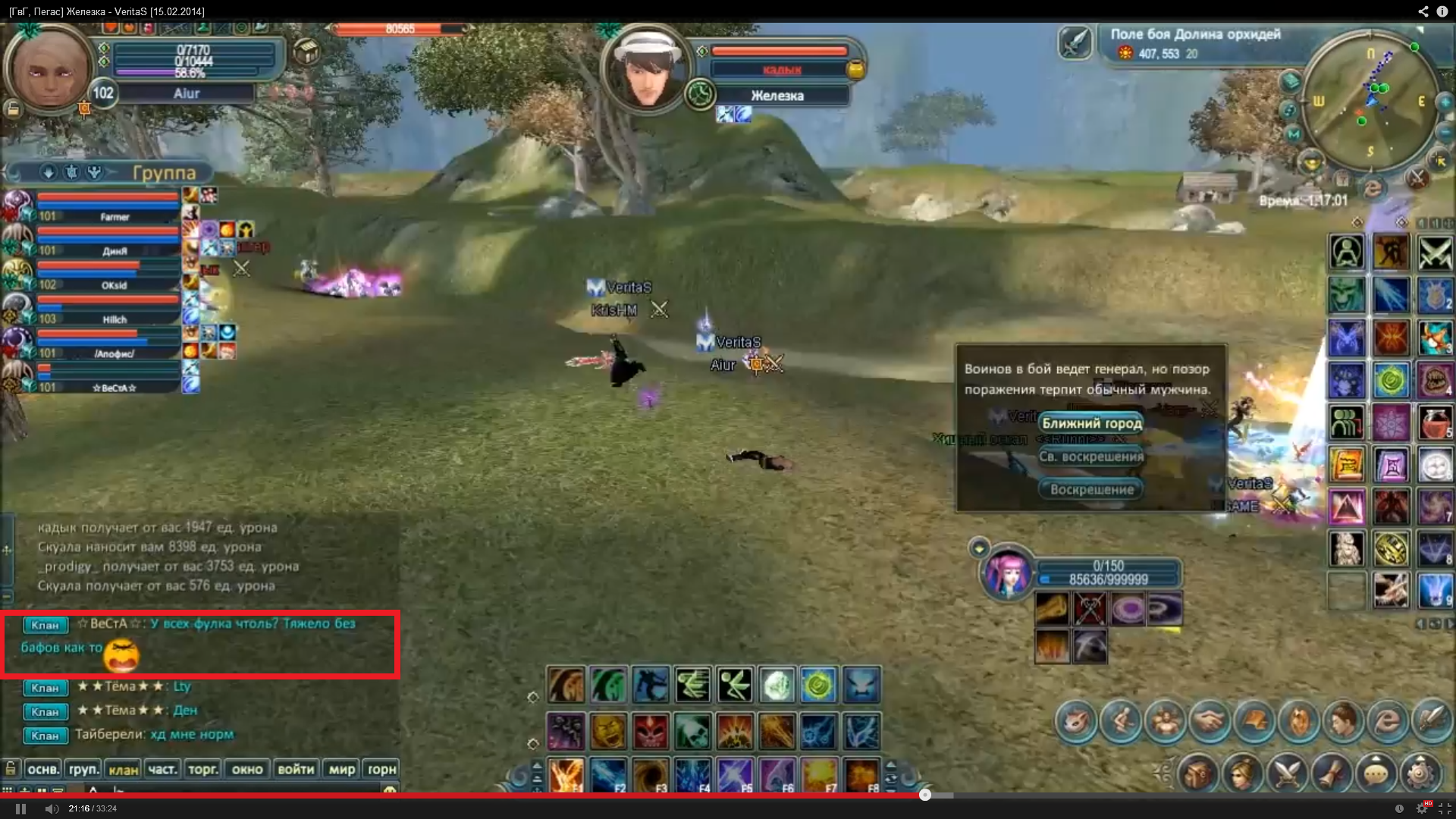
Task: Choose the Ближний город respawn option
Action: click(1091, 423)
